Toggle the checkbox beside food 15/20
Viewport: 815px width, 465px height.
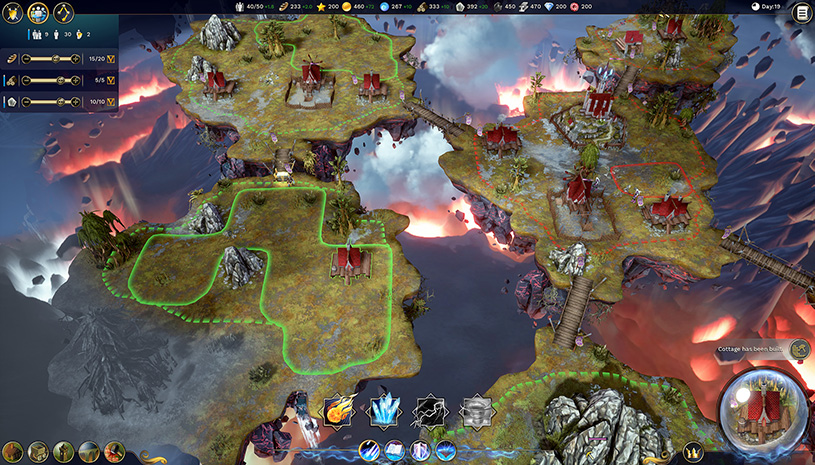point(111,59)
